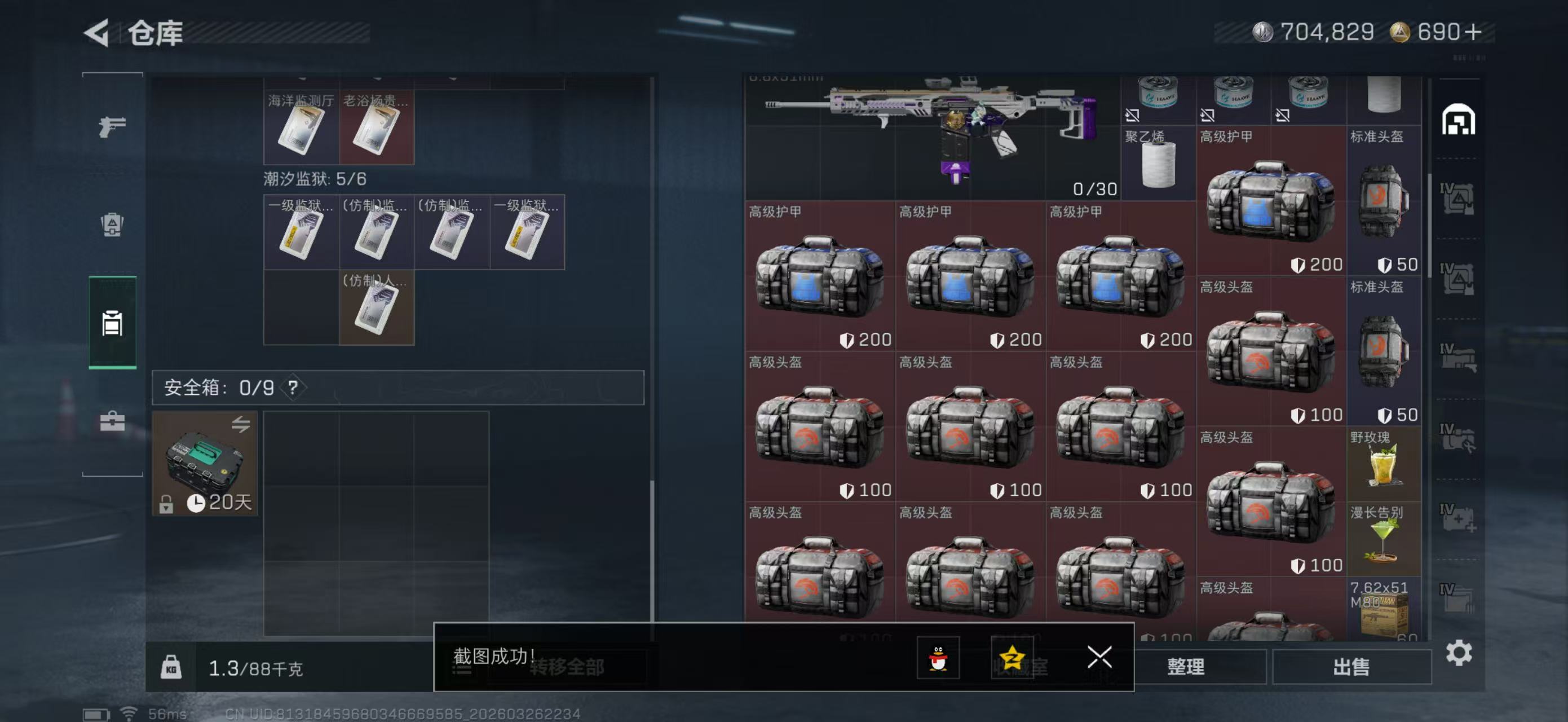The image size is (1568, 722).
Task: Select the green safe box with 20天 timer
Action: click(x=205, y=463)
